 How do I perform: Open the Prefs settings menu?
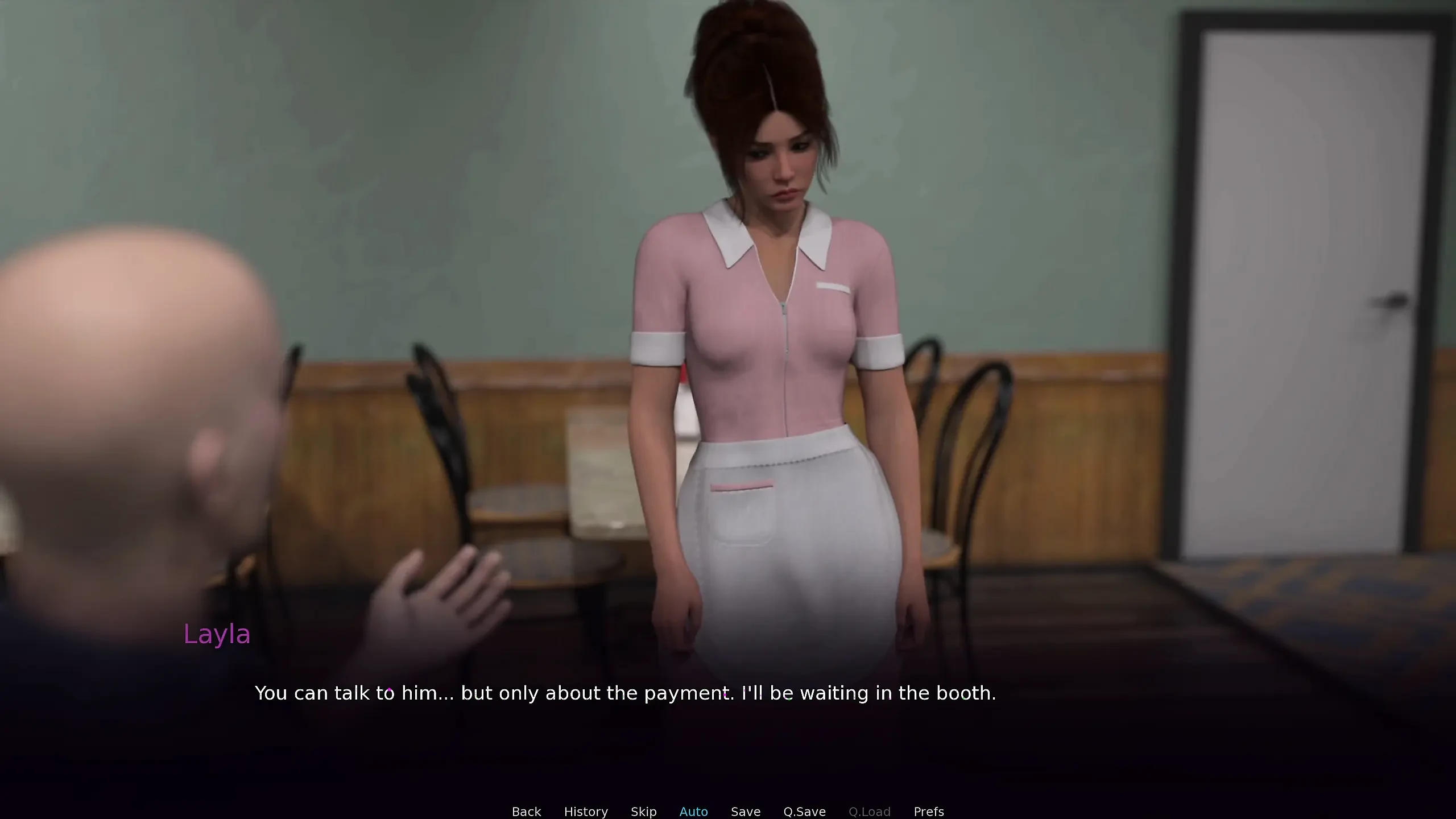928,811
